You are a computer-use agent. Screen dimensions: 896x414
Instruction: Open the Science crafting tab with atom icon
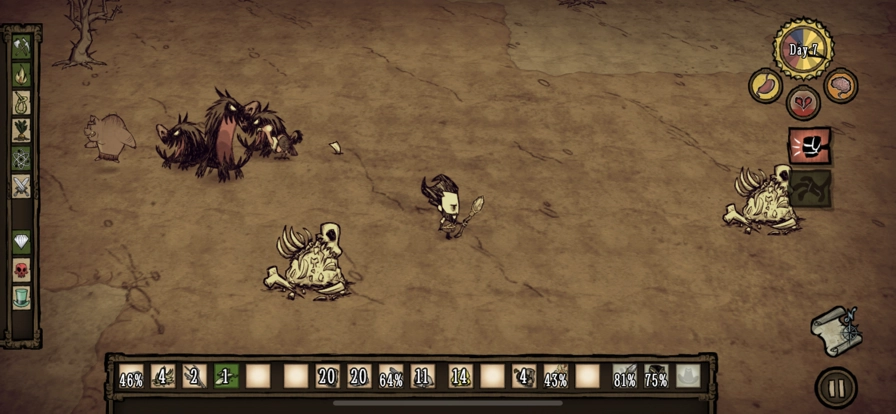tap(21, 158)
